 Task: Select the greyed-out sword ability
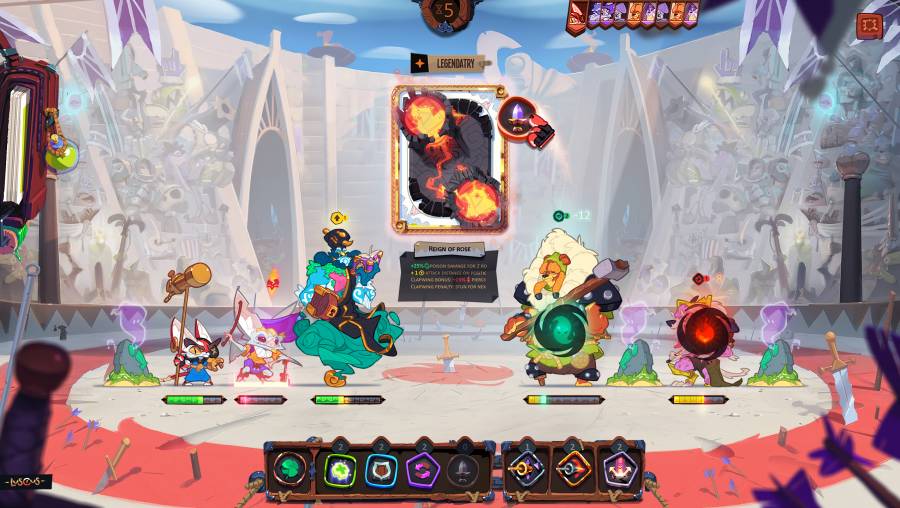click(x=463, y=469)
